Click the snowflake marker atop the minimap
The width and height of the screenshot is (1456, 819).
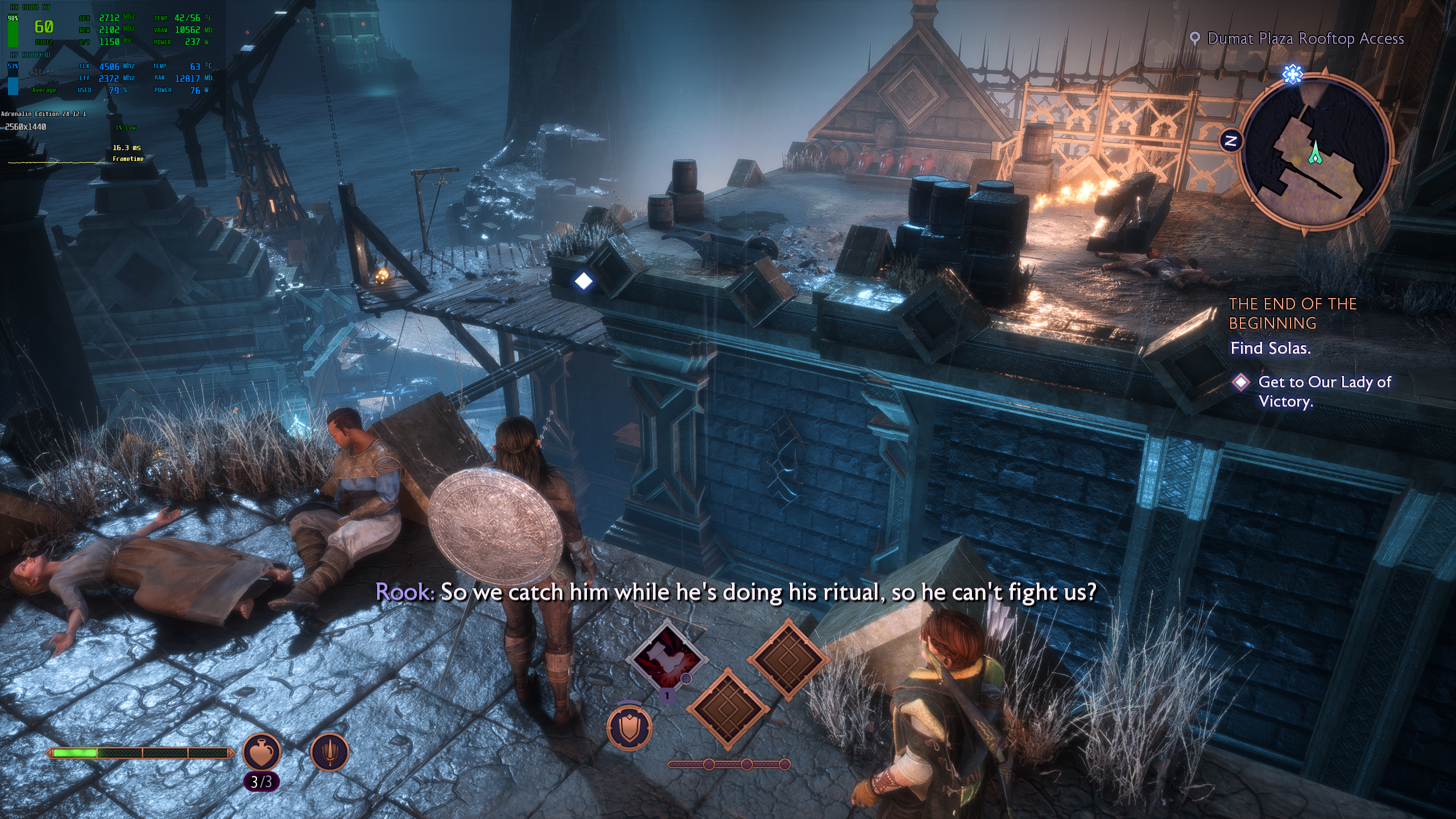tap(1293, 74)
